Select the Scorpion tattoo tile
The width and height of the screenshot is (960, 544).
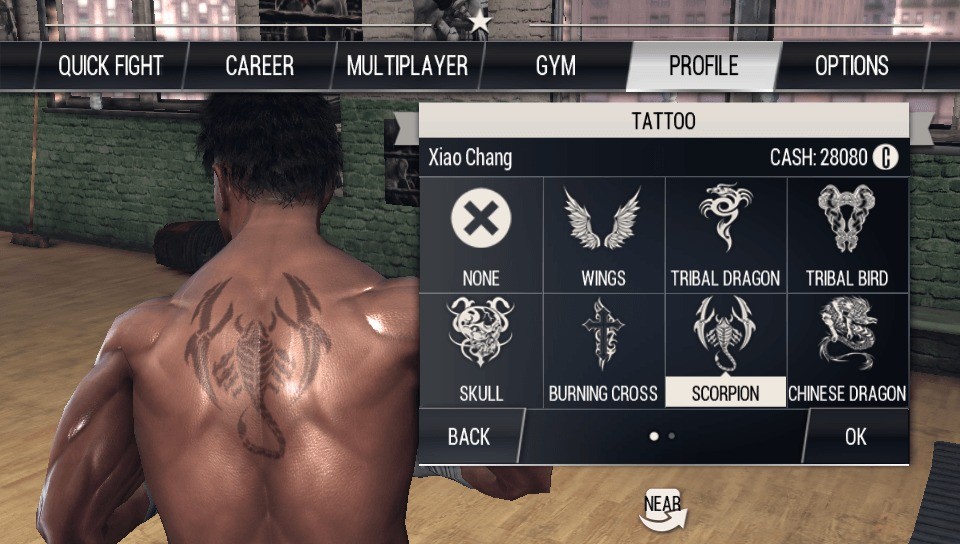(725, 350)
